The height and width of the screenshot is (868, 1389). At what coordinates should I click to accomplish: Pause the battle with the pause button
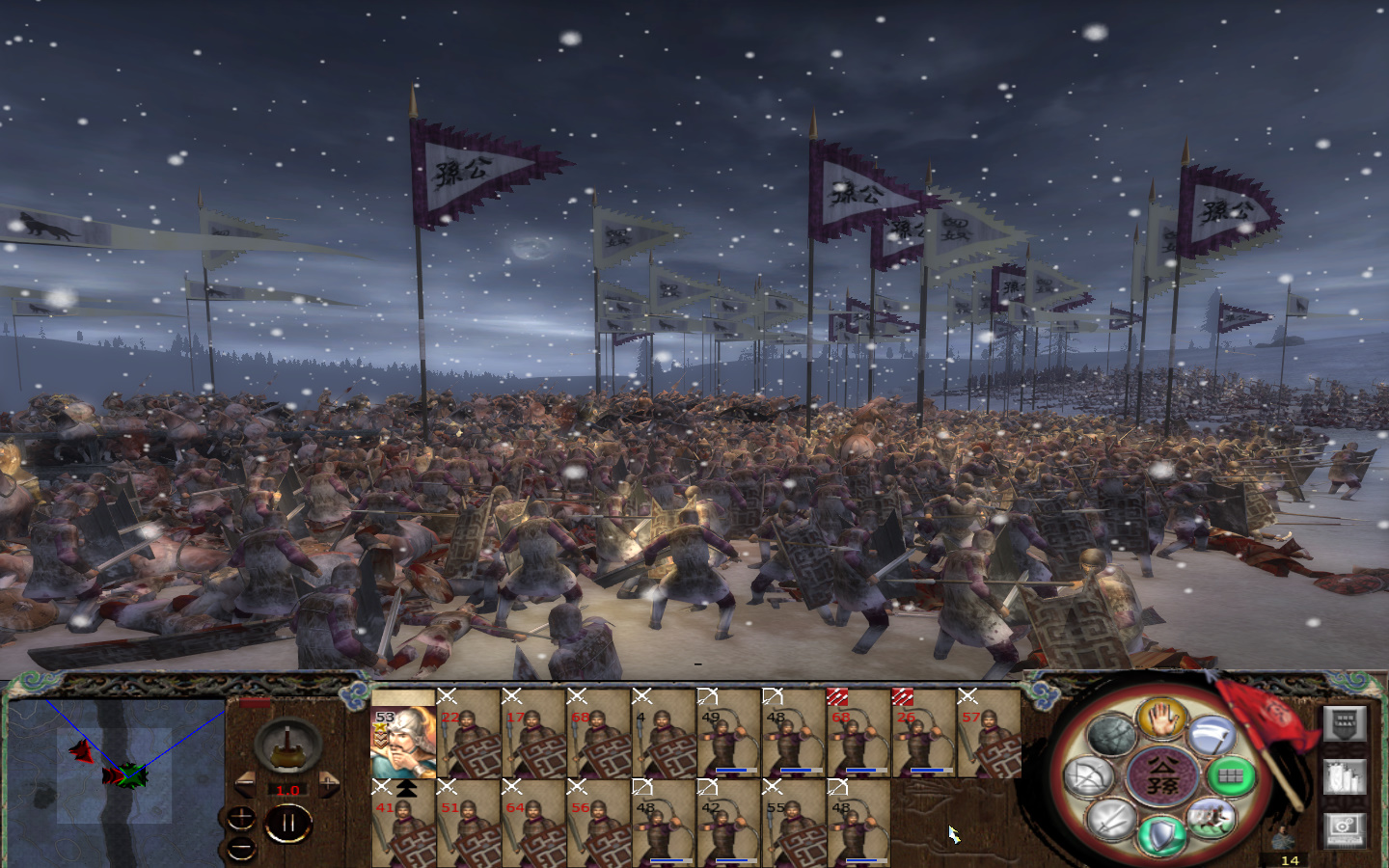288,822
